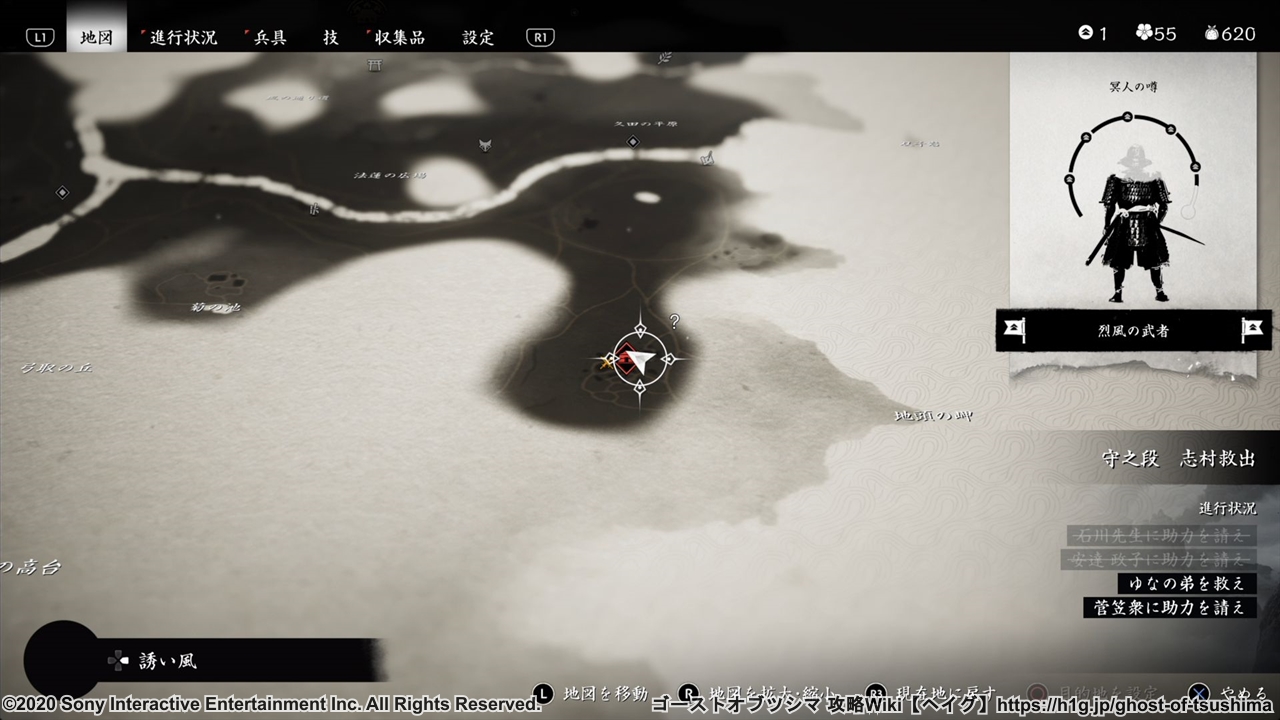Open the 烈風の武者 legend banner
1280x720 pixels.
click(x=1133, y=330)
